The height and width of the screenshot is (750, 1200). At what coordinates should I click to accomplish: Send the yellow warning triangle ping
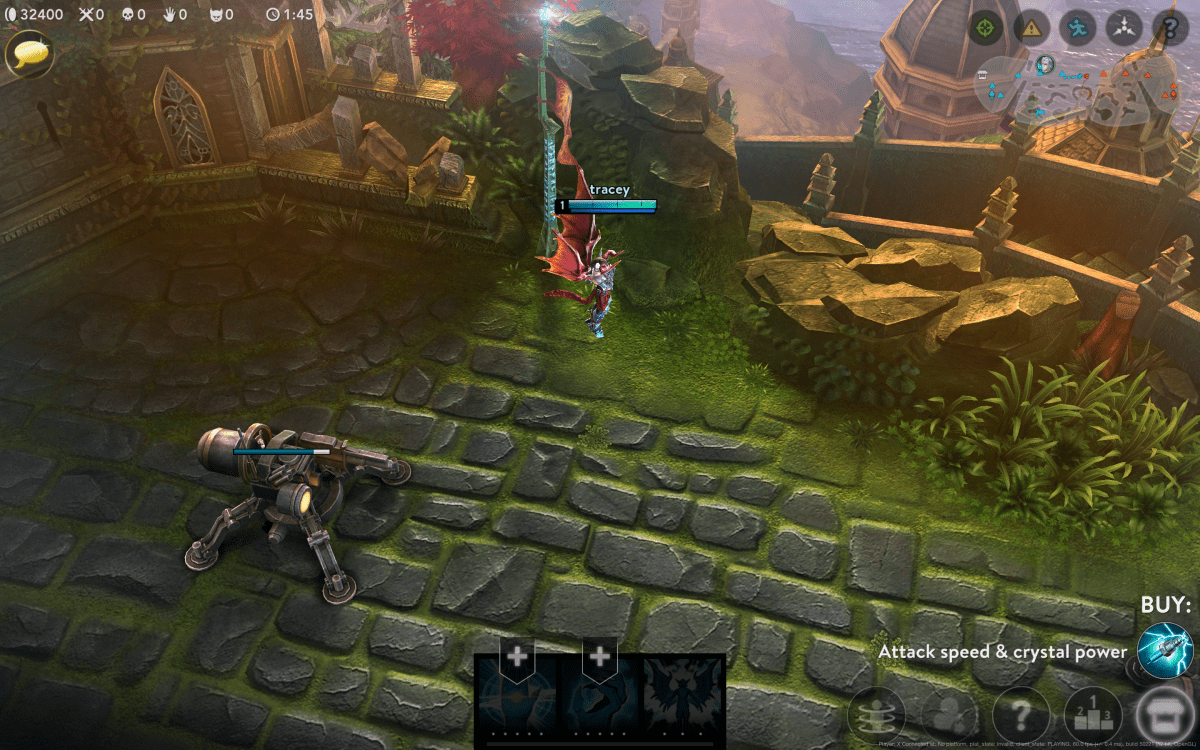click(1031, 28)
